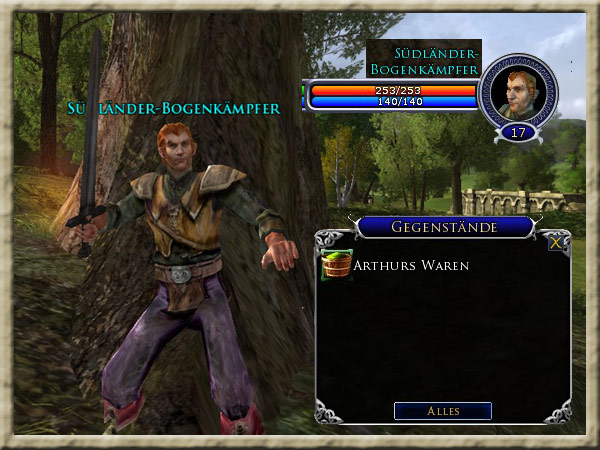Select the Südländer-Bogenkämpfer target portrait
The height and width of the screenshot is (450, 600).
[518, 92]
